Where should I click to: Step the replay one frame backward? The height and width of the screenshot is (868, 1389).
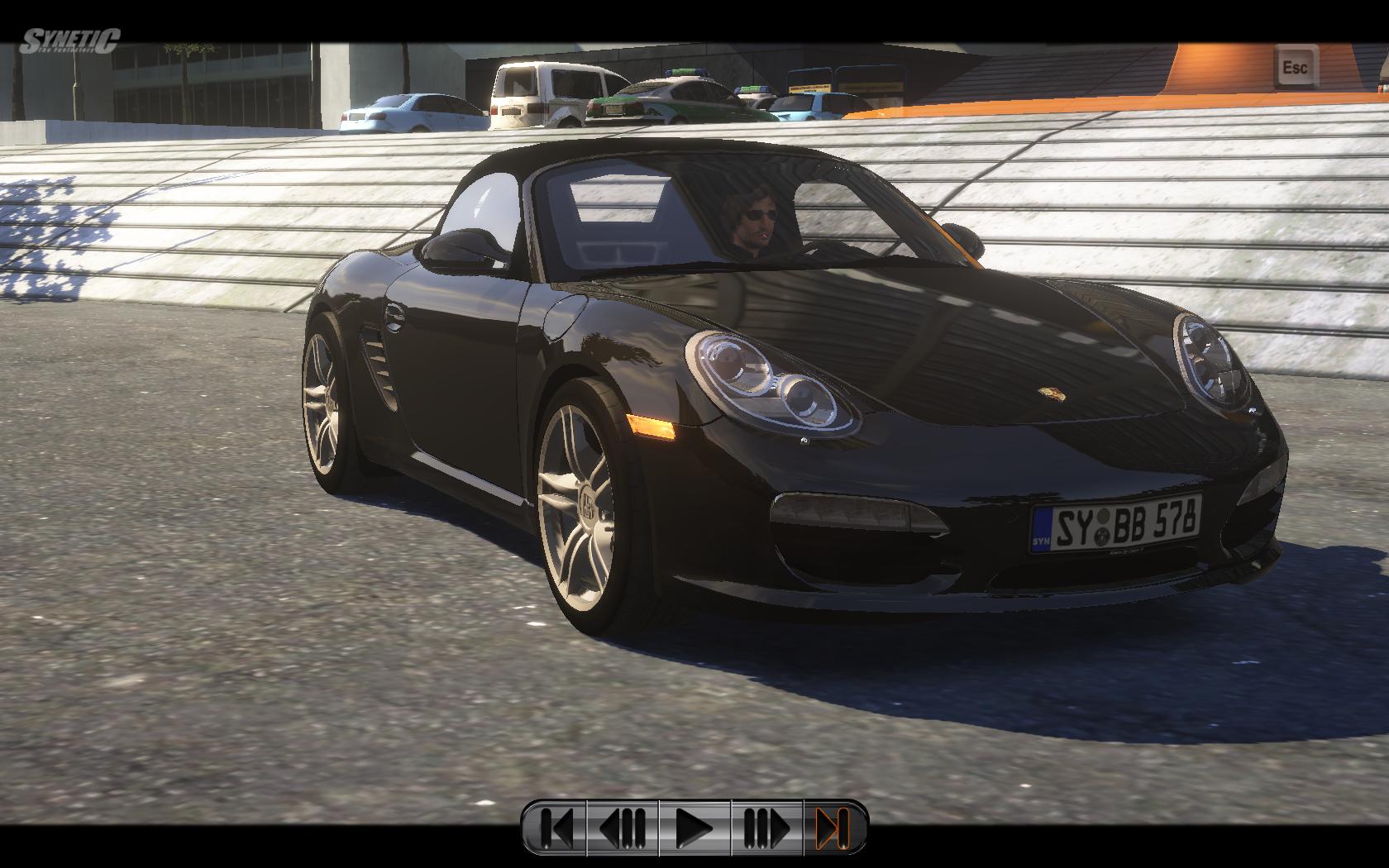[623, 827]
